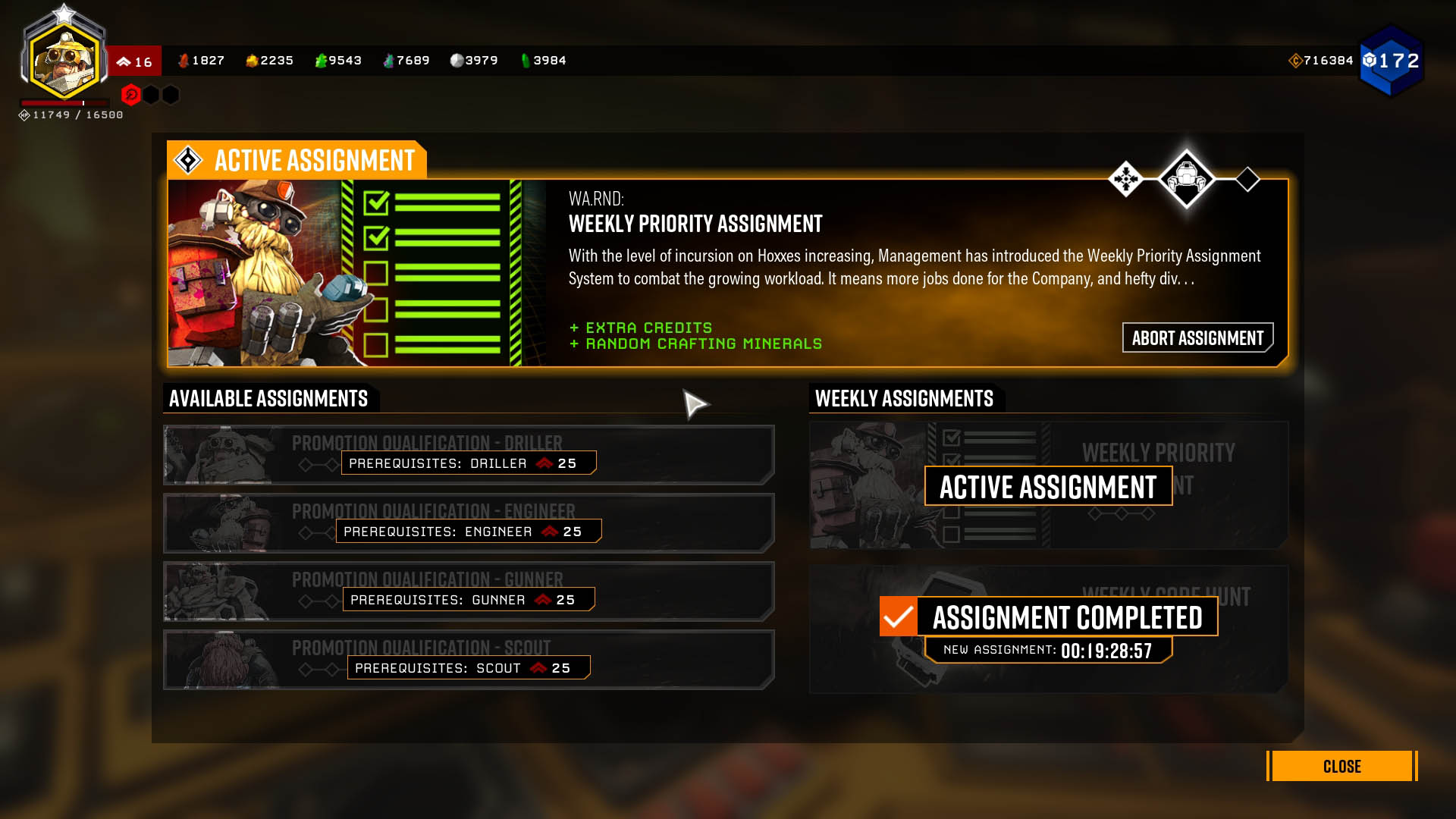Abort the active weekly assignment
The width and height of the screenshot is (1456, 819).
[x=1197, y=337]
